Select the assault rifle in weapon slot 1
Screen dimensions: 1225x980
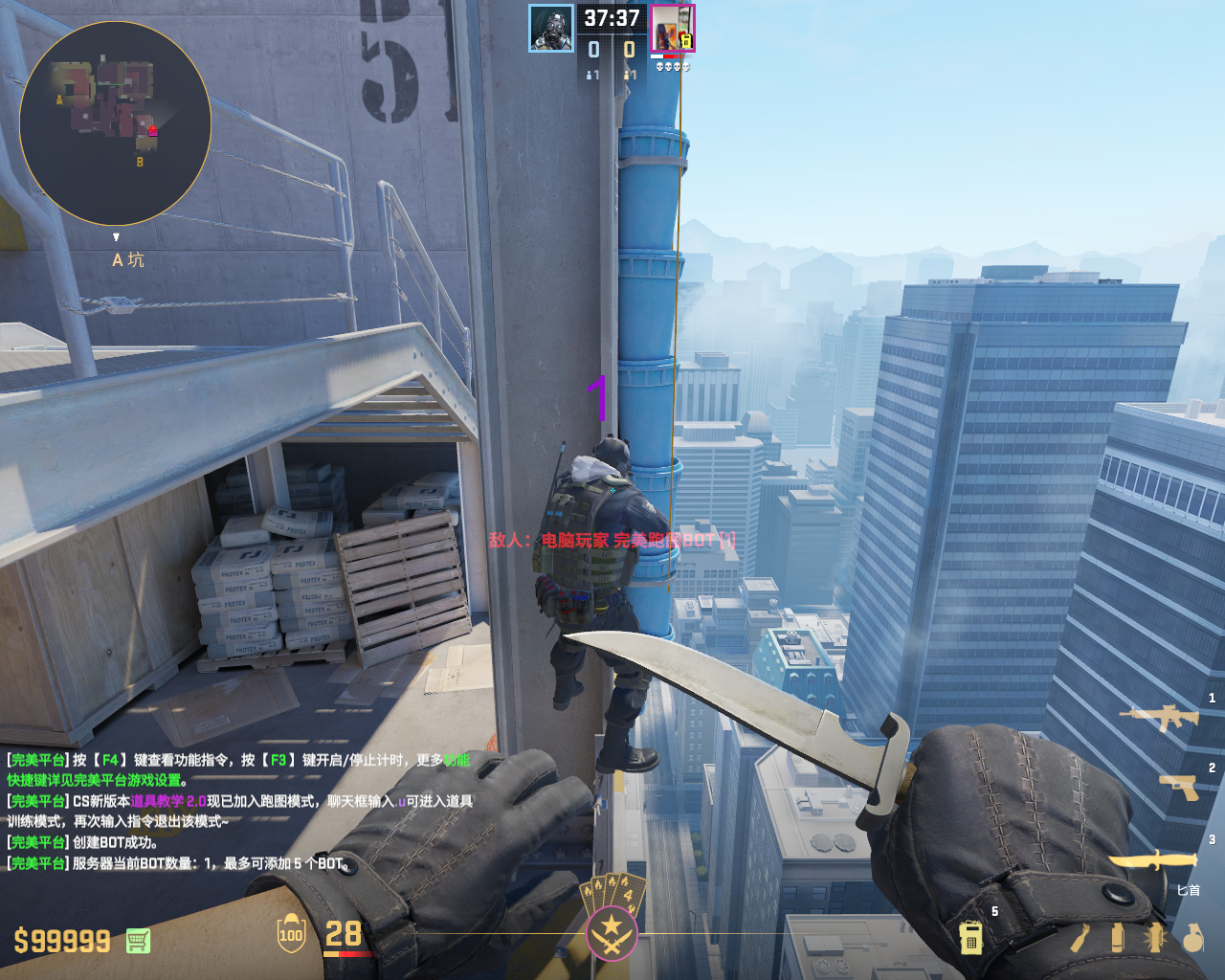1160,716
